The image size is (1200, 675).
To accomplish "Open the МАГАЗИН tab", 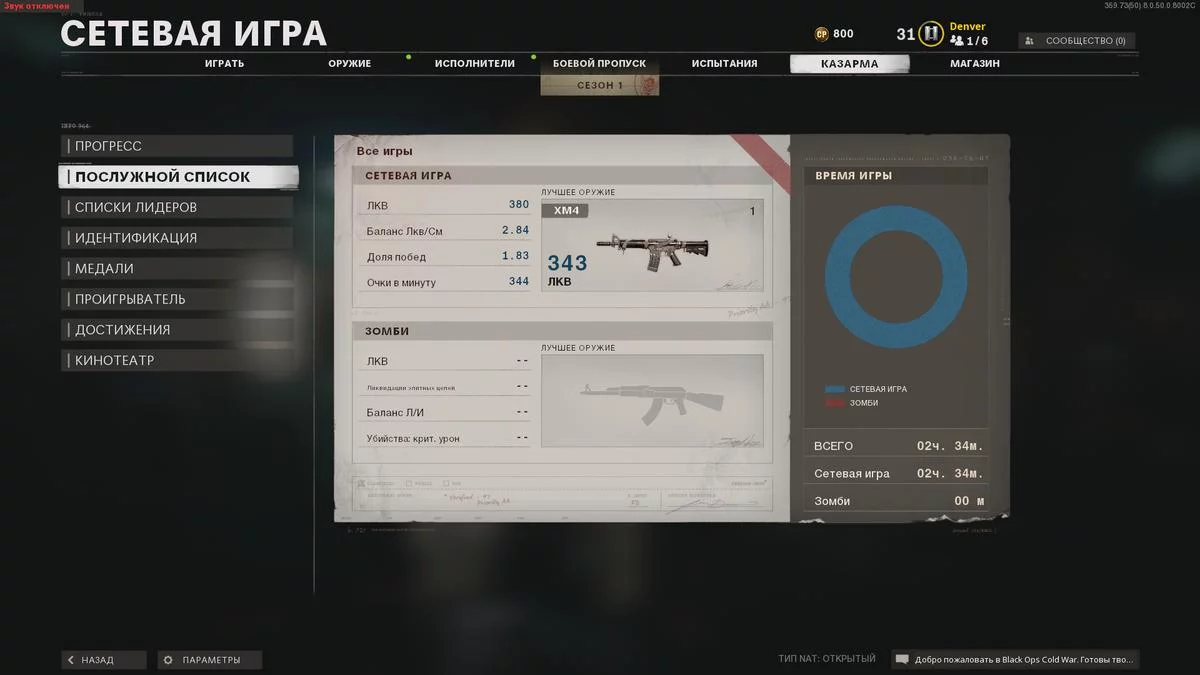I will [974, 64].
